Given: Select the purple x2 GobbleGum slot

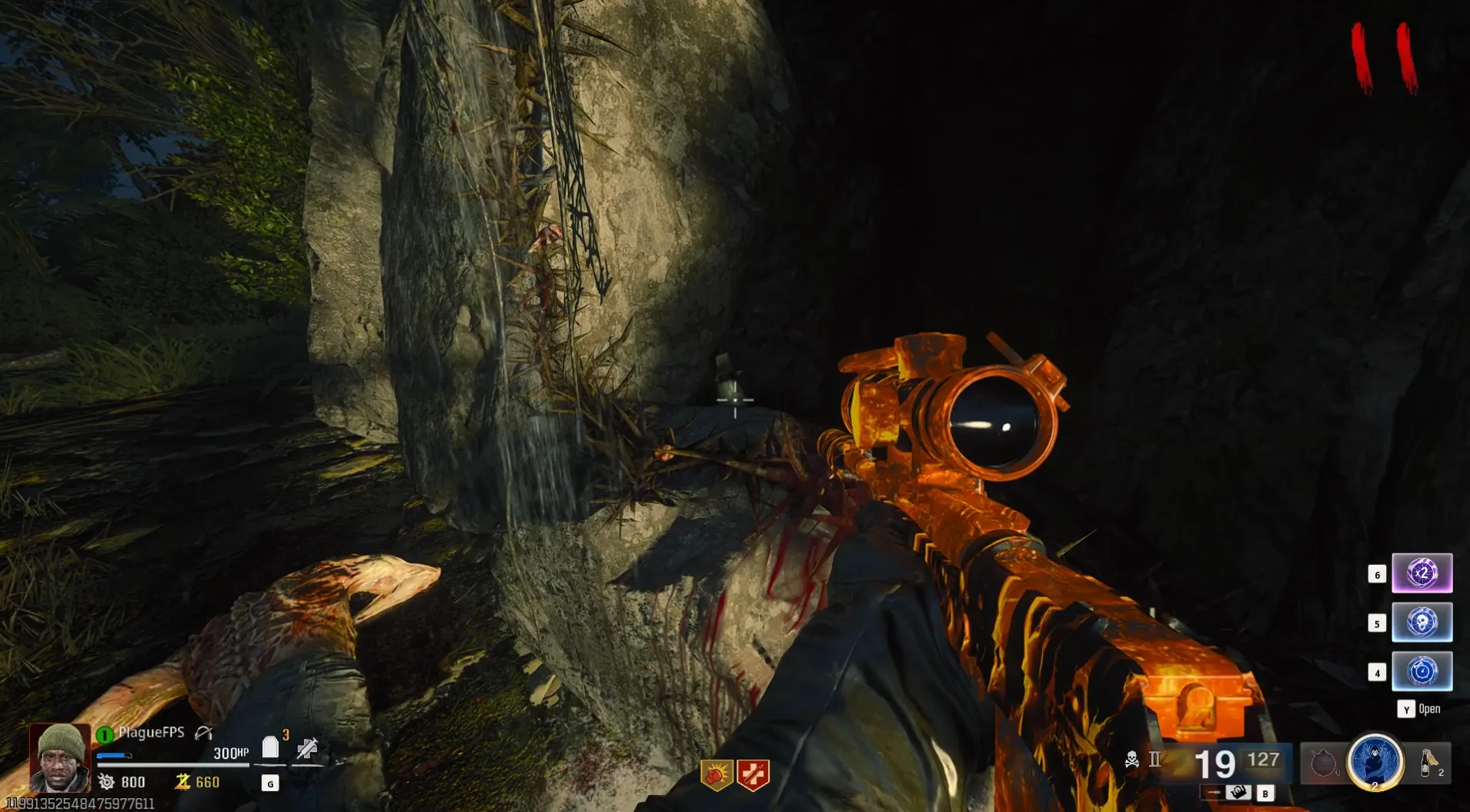Looking at the screenshot, I should tap(1422, 573).
